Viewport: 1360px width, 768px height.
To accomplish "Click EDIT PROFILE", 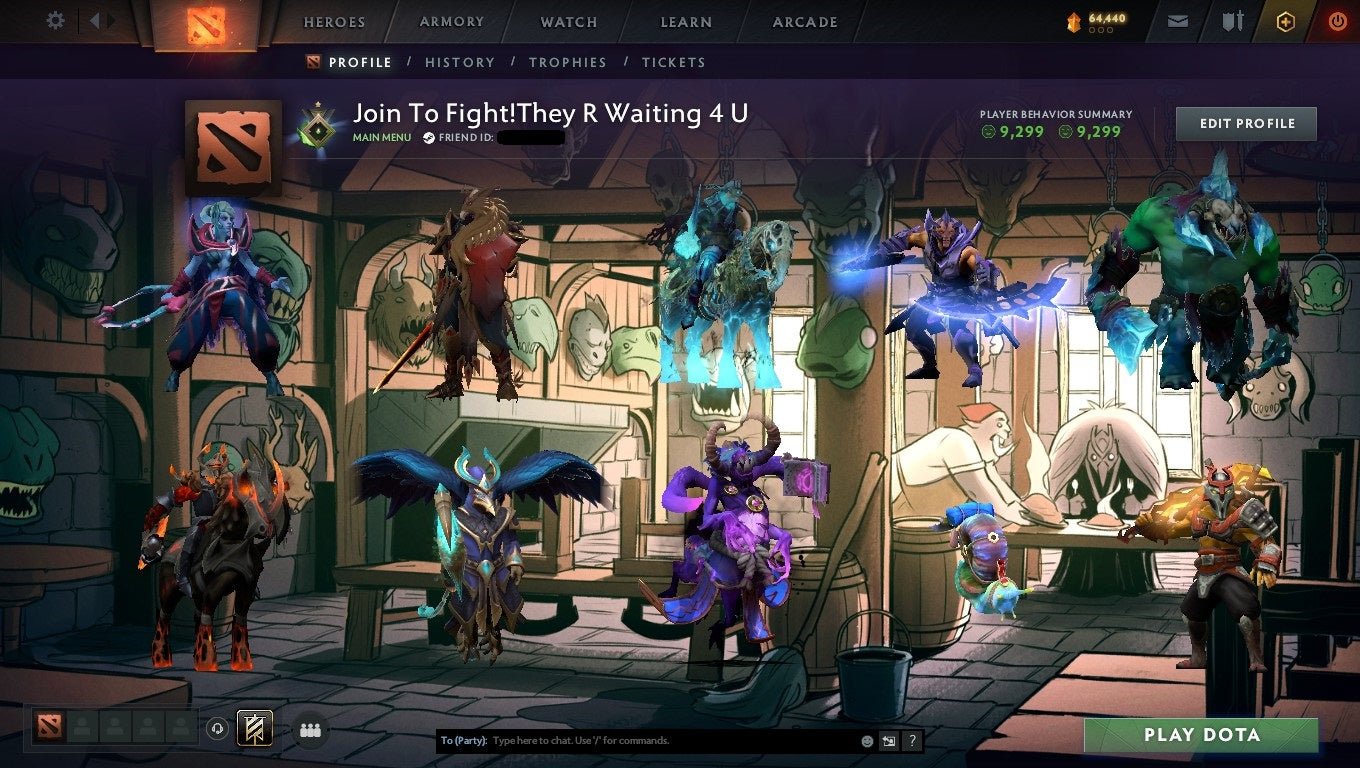I will point(1245,123).
